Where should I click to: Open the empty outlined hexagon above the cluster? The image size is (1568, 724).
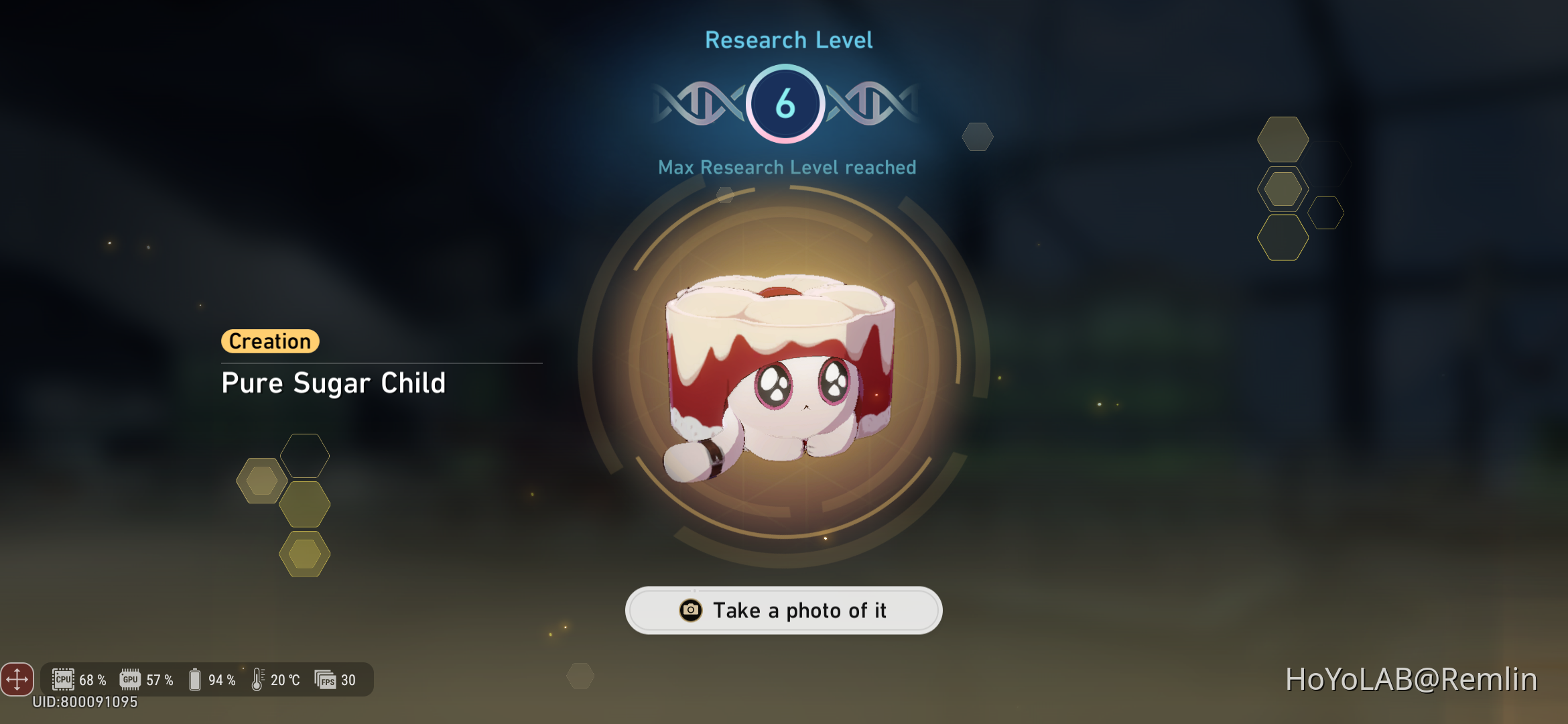305,455
